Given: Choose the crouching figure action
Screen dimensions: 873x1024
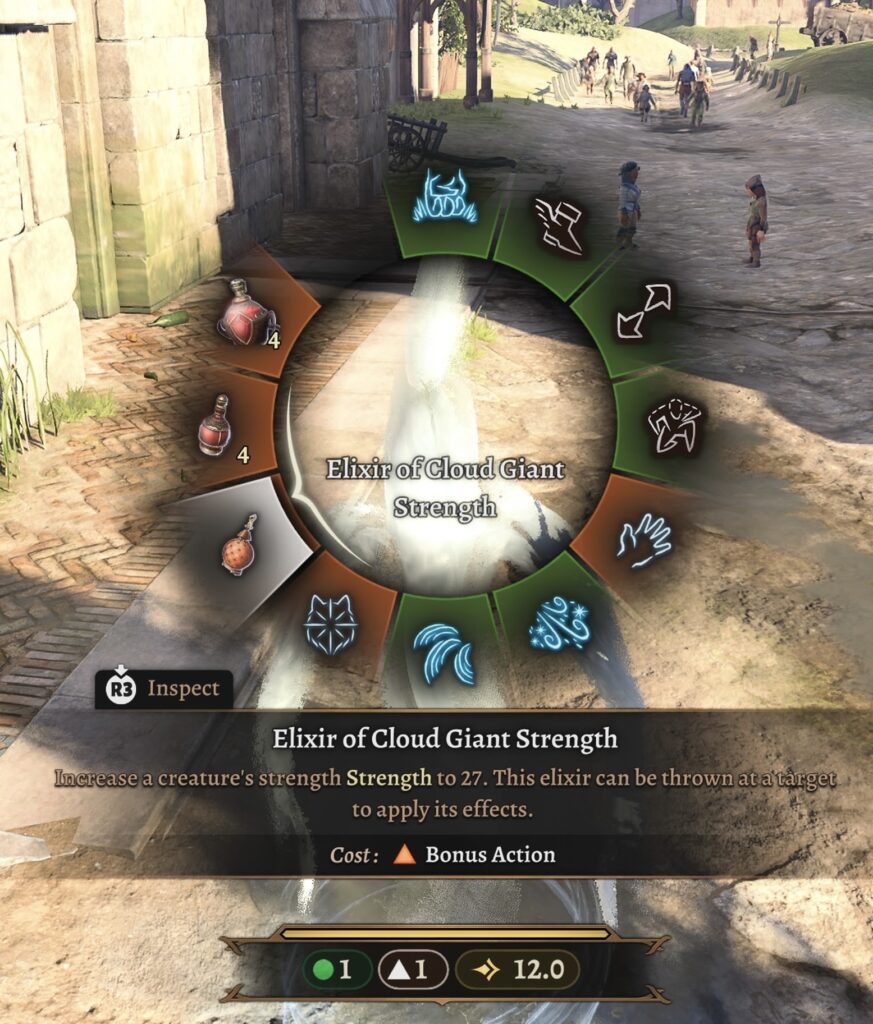Looking at the screenshot, I should 674,425.
